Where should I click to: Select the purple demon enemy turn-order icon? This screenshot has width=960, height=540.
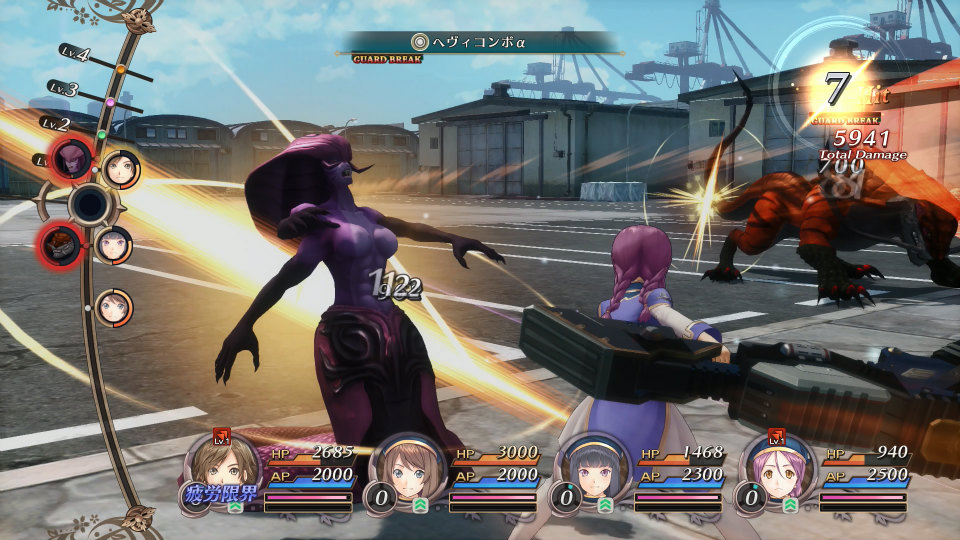coord(73,158)
